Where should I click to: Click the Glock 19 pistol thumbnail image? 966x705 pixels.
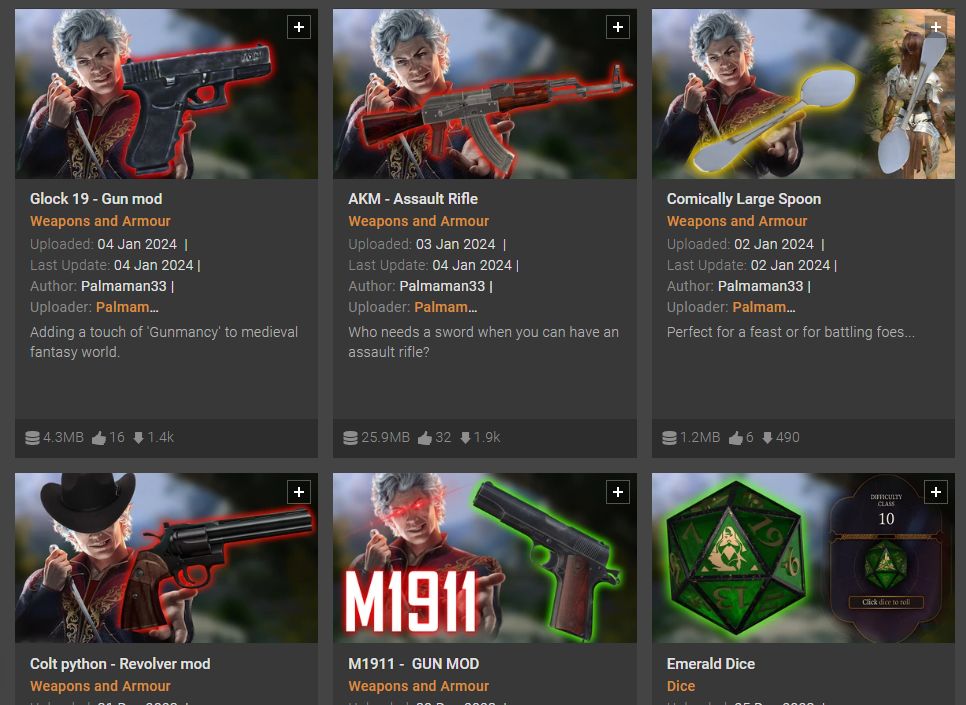[x=166, y=95]
